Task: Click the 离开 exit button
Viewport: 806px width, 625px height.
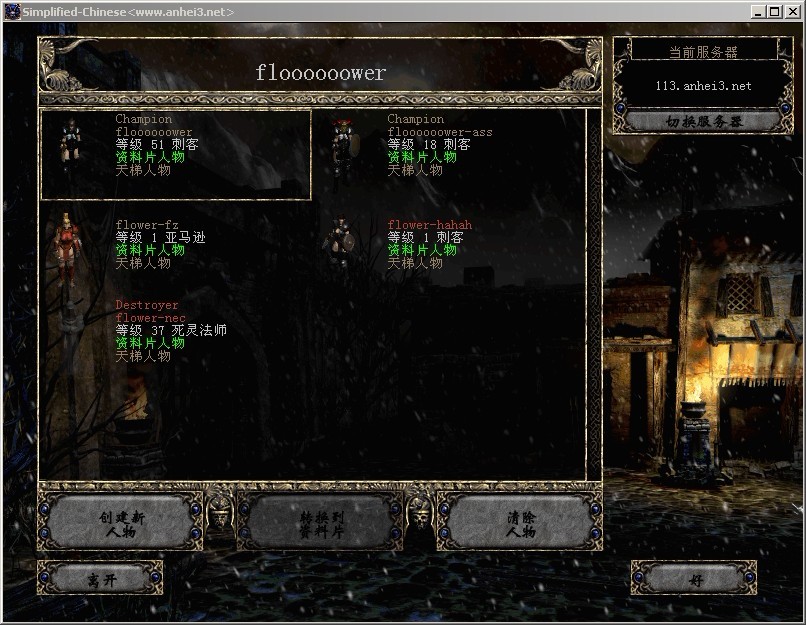Action: click(99, 578)
